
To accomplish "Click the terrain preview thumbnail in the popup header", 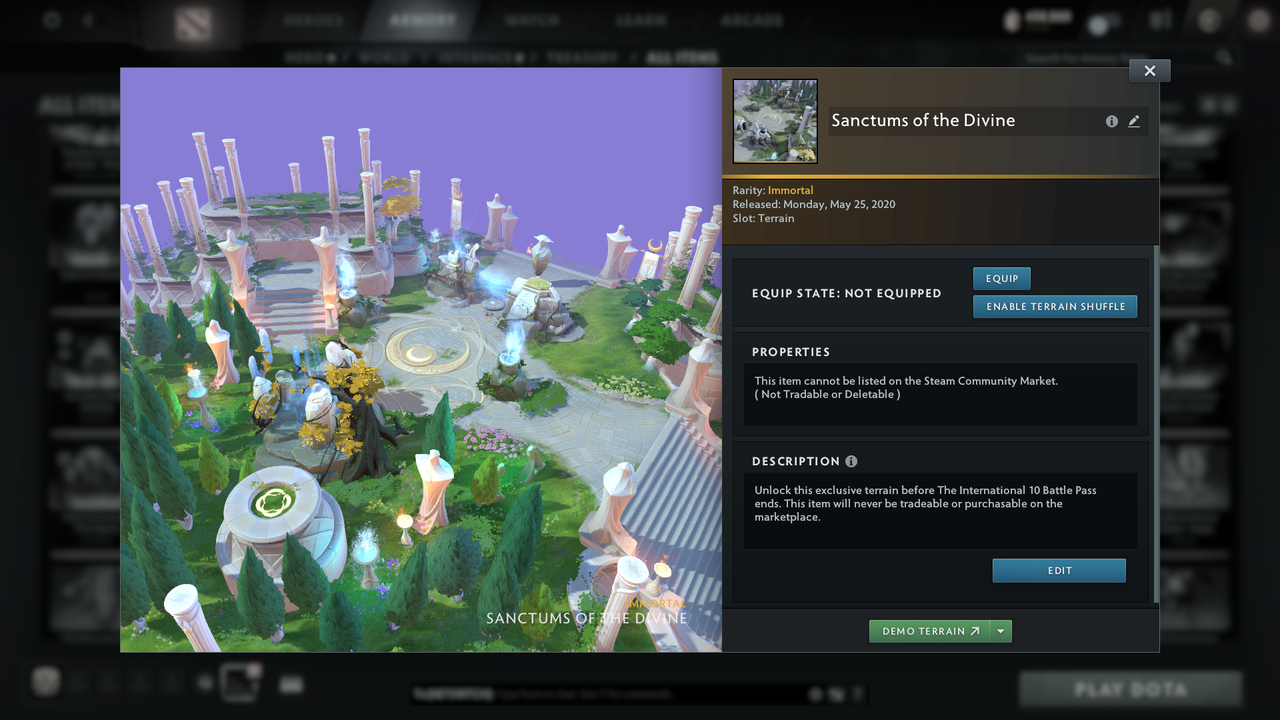I will coord(775,120).
